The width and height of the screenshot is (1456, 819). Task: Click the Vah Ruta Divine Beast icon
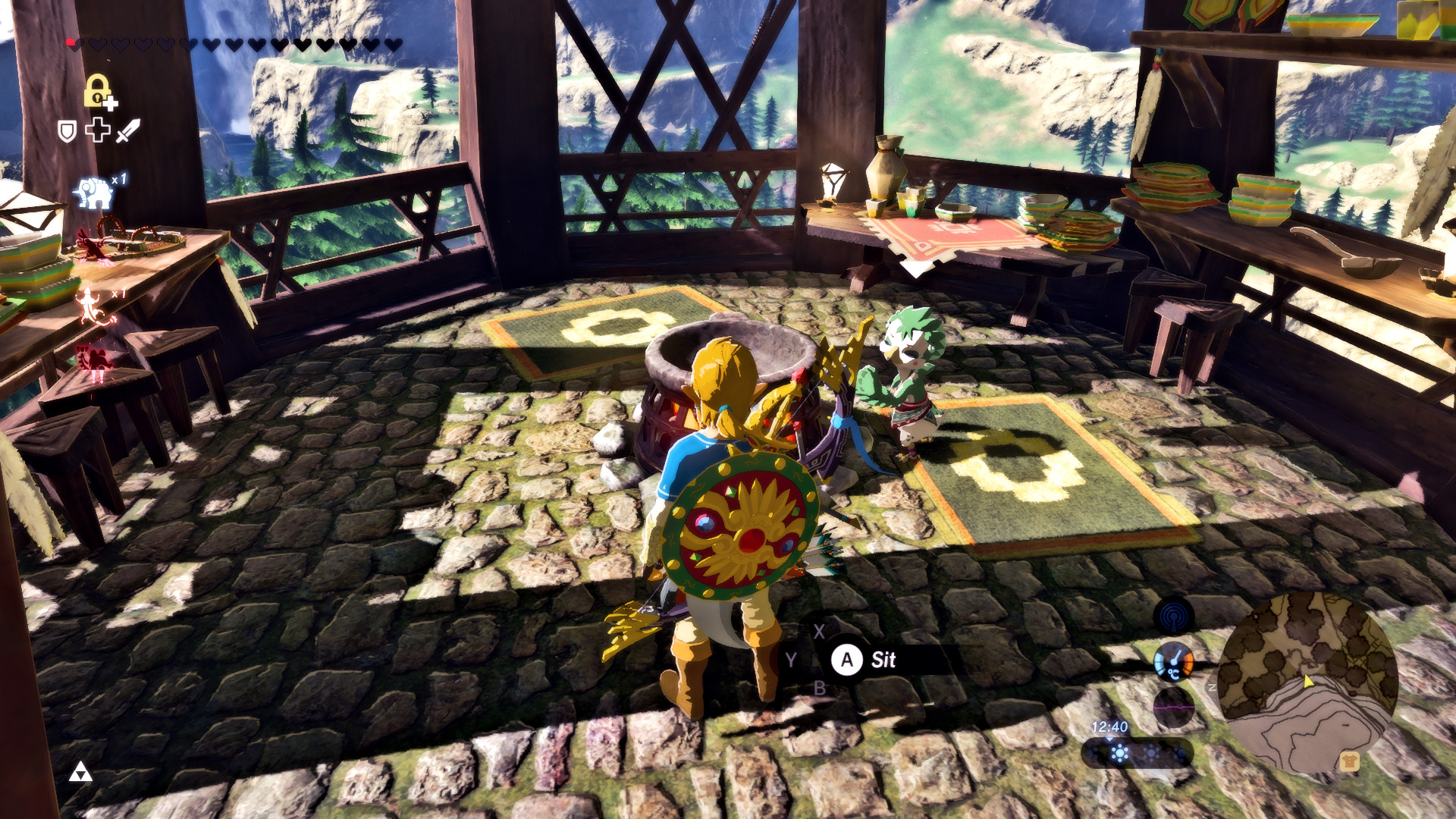point(93,191)
